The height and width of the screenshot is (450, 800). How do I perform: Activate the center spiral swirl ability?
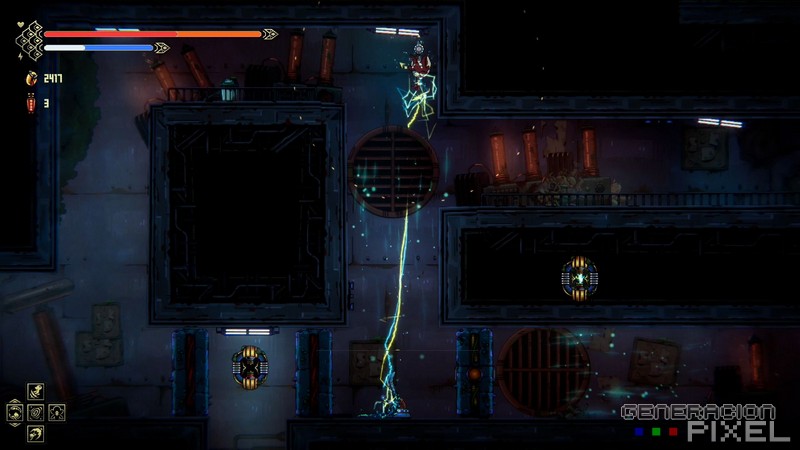click(x=36, y=411)
